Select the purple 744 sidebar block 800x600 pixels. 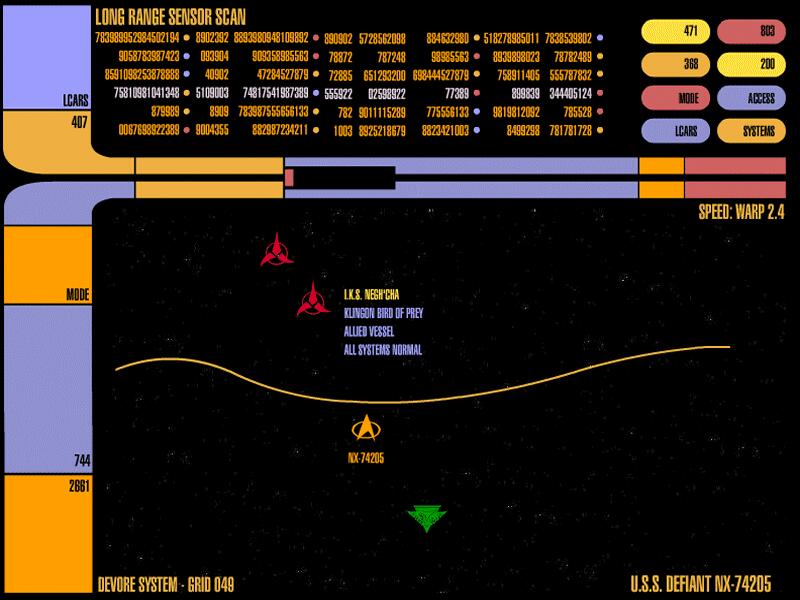pos(47,387)
